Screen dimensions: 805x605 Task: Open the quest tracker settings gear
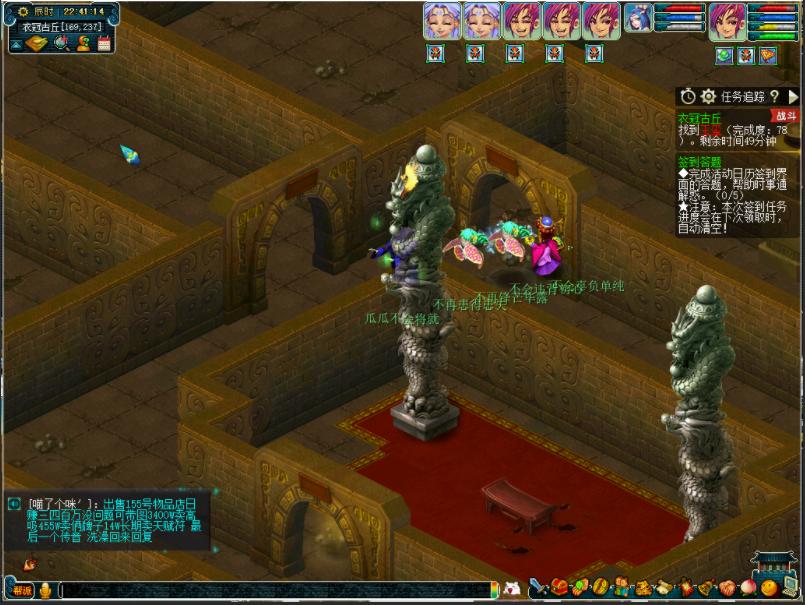pos(708,96)
